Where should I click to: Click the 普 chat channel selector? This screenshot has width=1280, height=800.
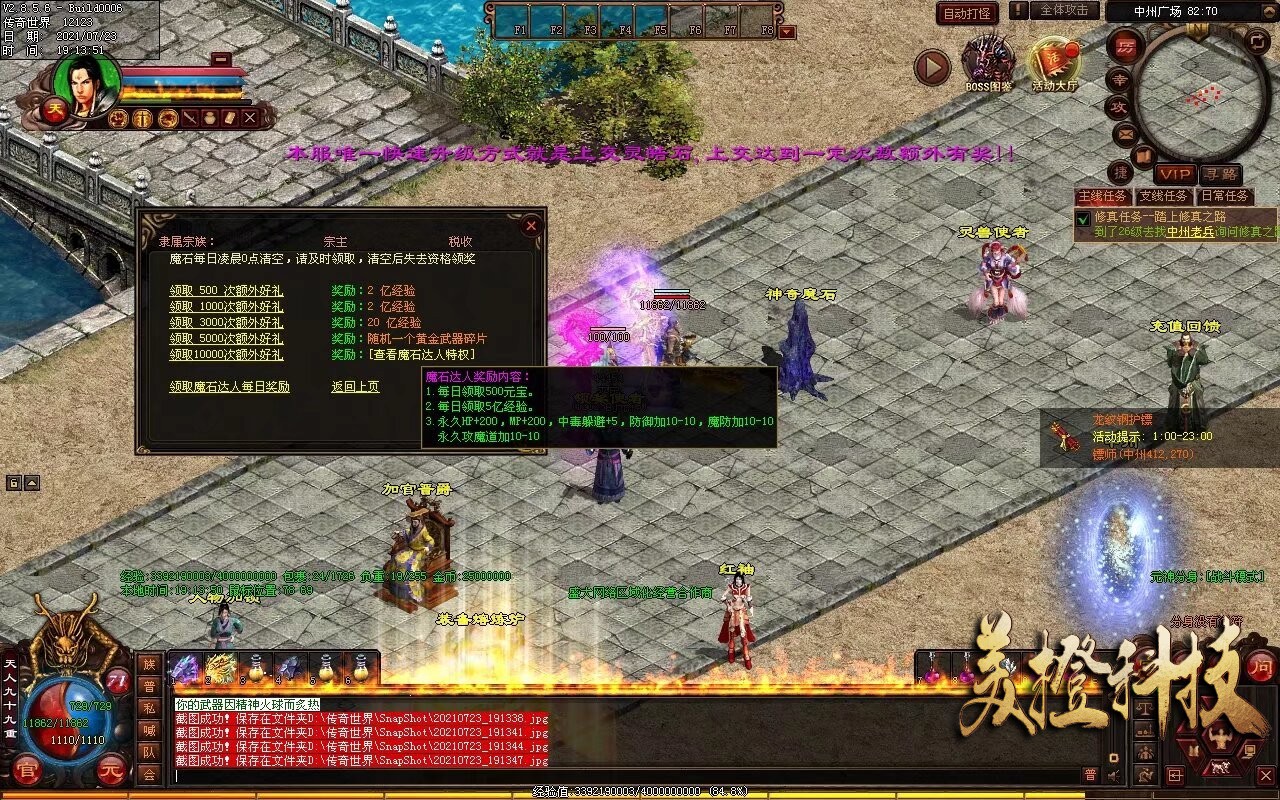(149, 686)
